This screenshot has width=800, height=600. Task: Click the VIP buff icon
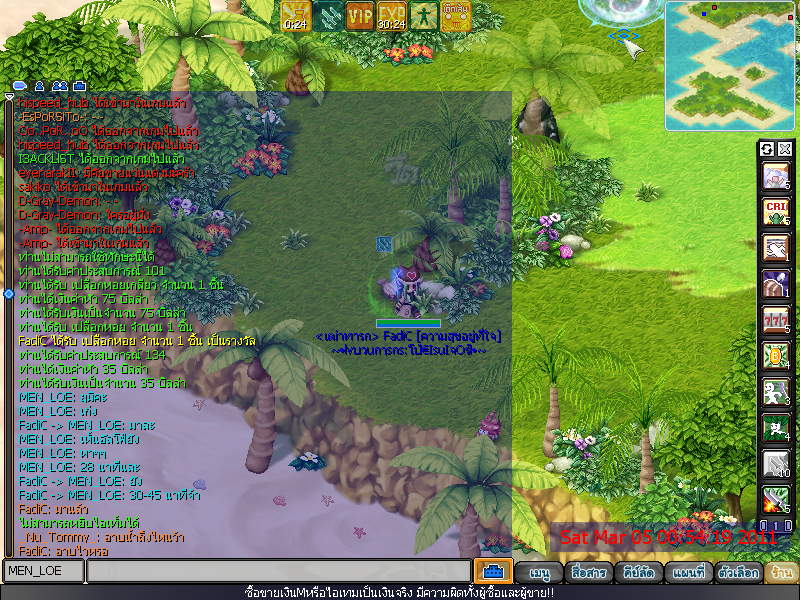[x=360, y=15]
